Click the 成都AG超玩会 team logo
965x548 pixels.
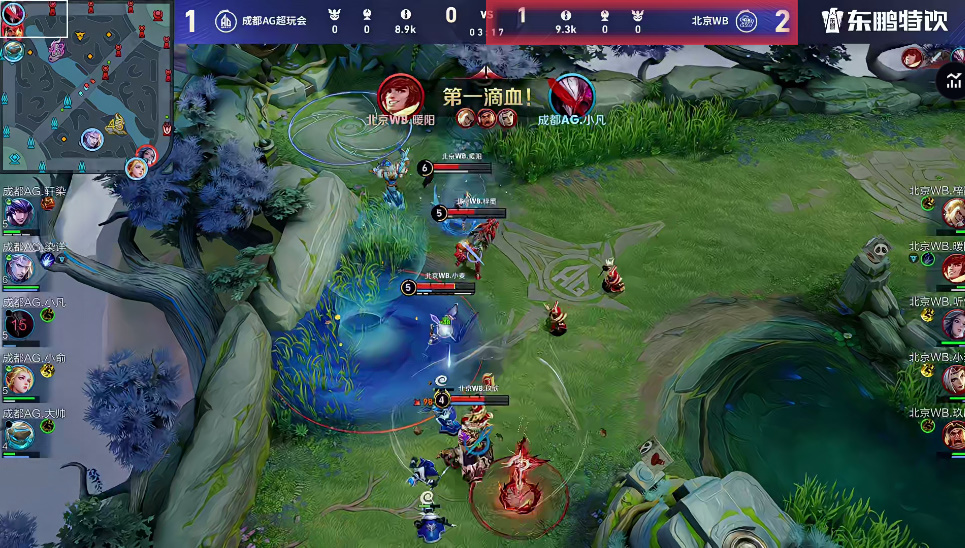(x=227, y=21)
